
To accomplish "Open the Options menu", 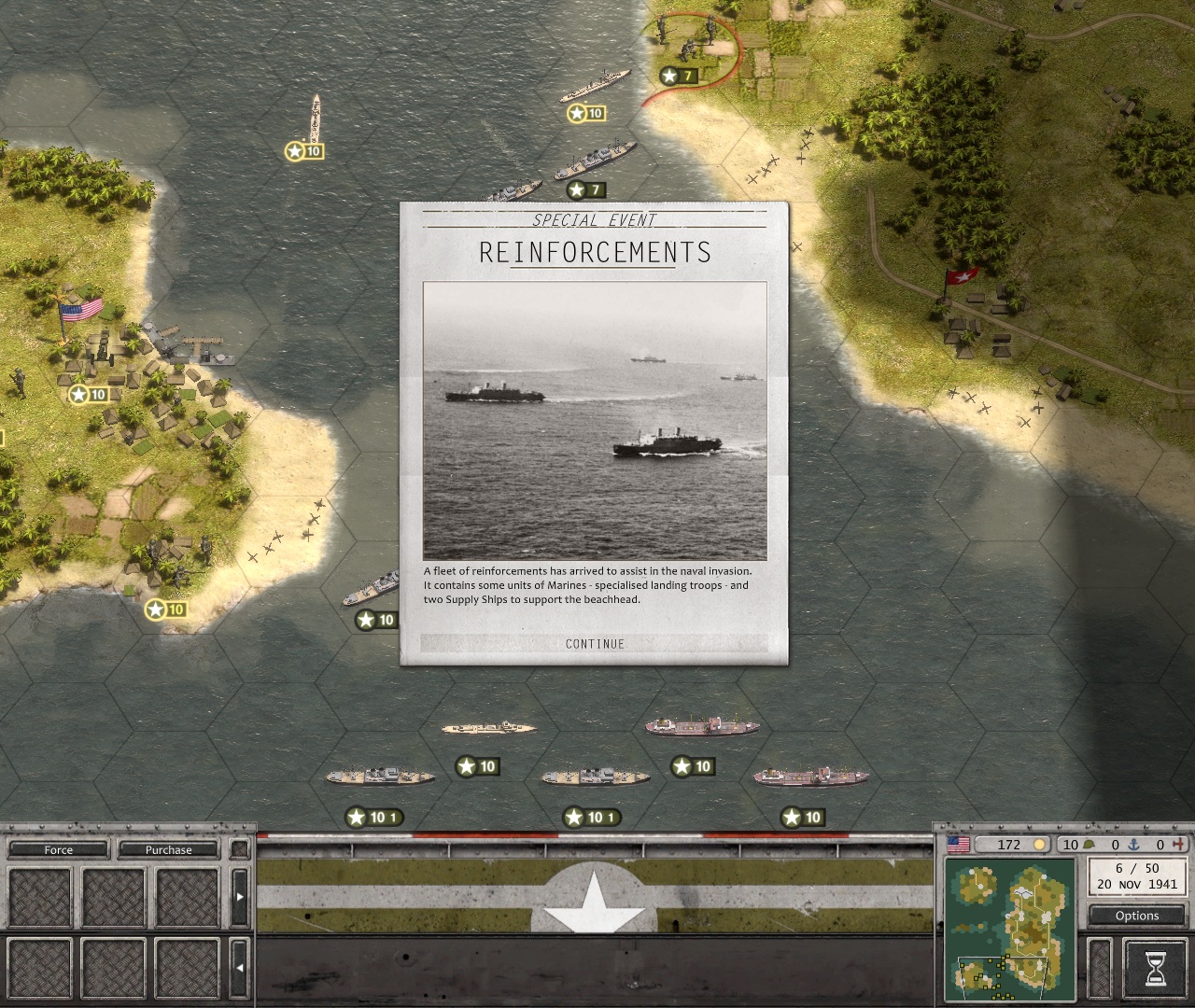I will pyautogui.click(x=1136, y=916).
